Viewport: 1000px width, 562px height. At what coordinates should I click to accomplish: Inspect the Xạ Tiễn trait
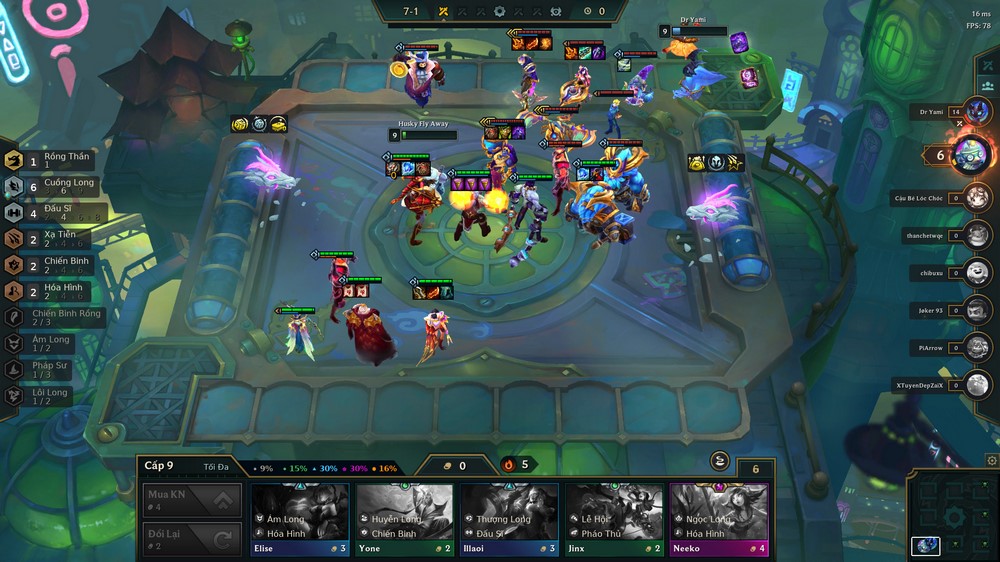(x=57, y=239)
